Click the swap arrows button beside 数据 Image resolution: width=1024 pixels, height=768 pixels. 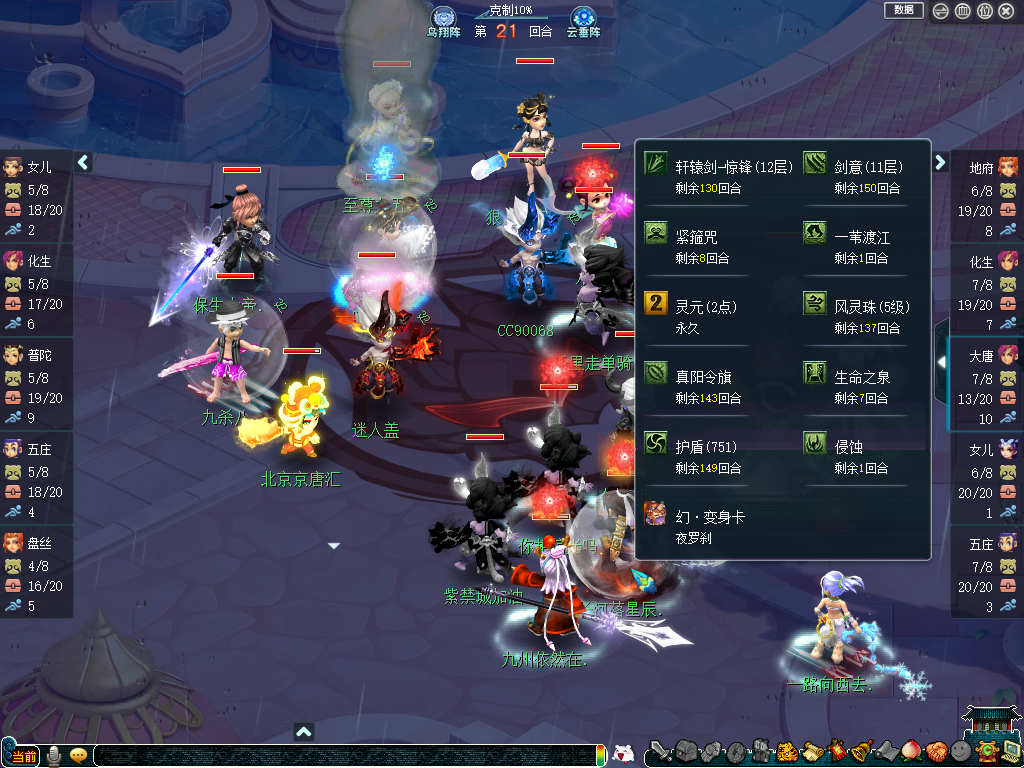[x=941, y=11]
